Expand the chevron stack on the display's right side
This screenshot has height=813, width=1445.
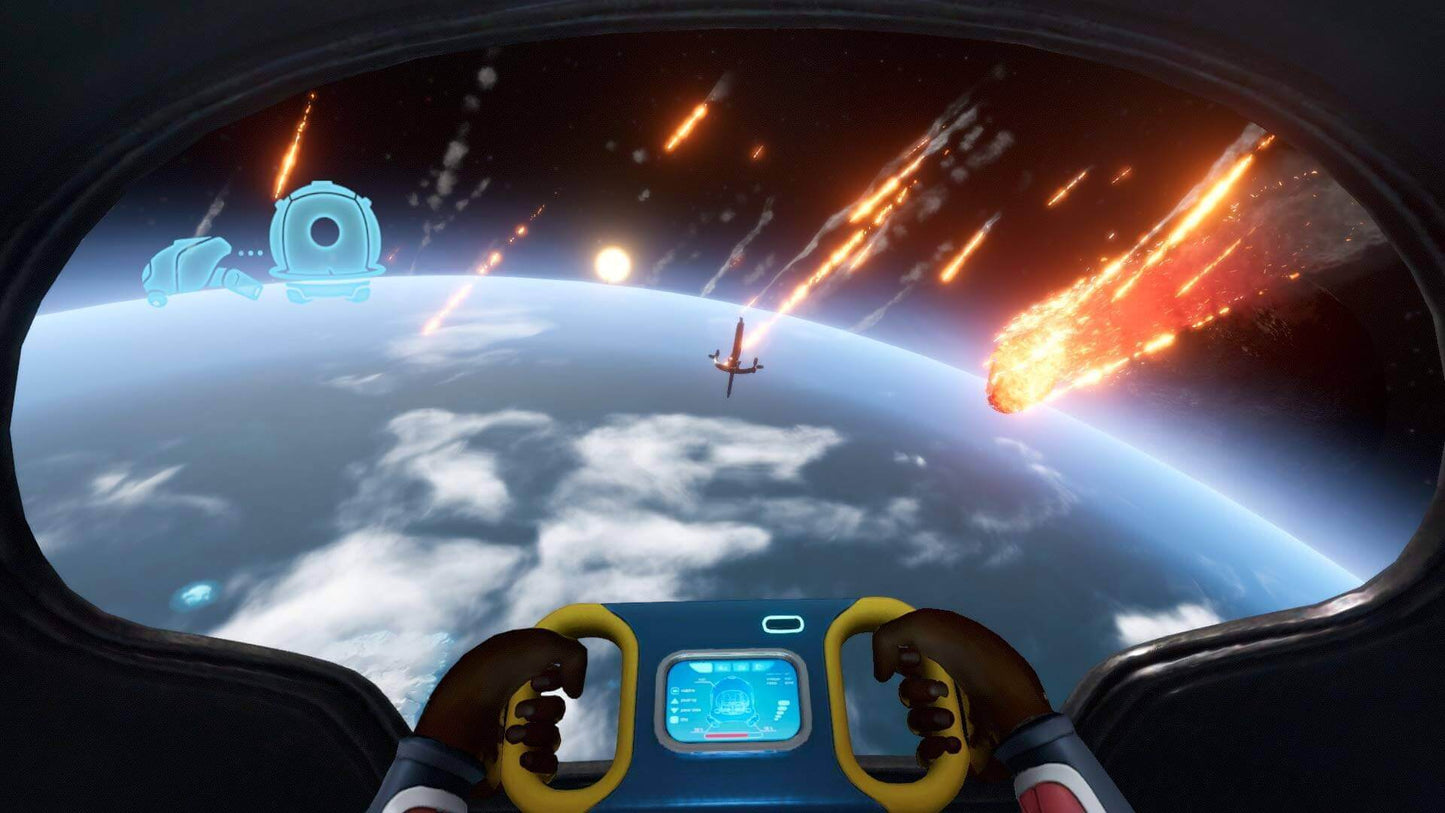tap(781, 708)
